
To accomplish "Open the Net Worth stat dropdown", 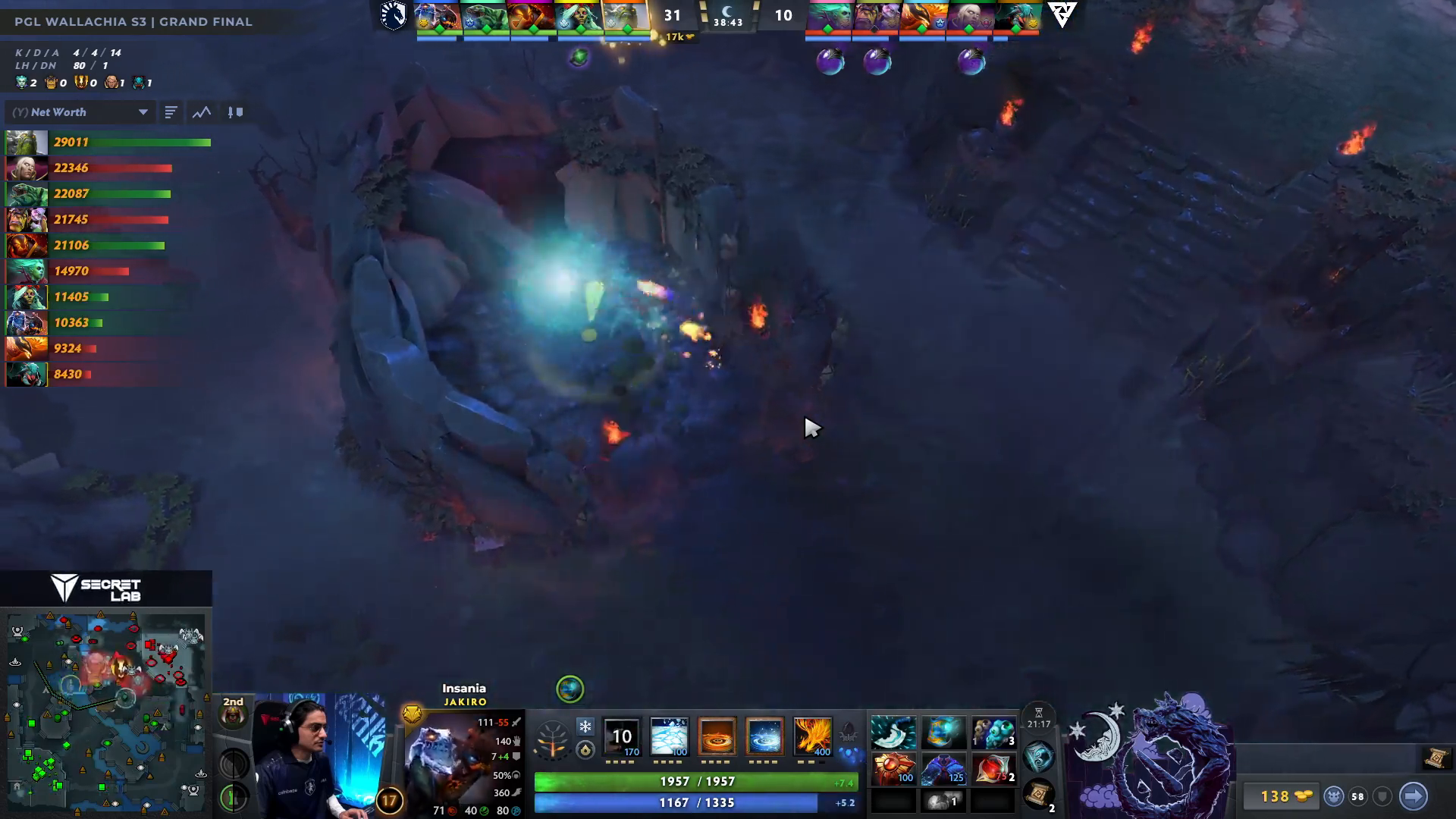I will click(x=80, y=111).
